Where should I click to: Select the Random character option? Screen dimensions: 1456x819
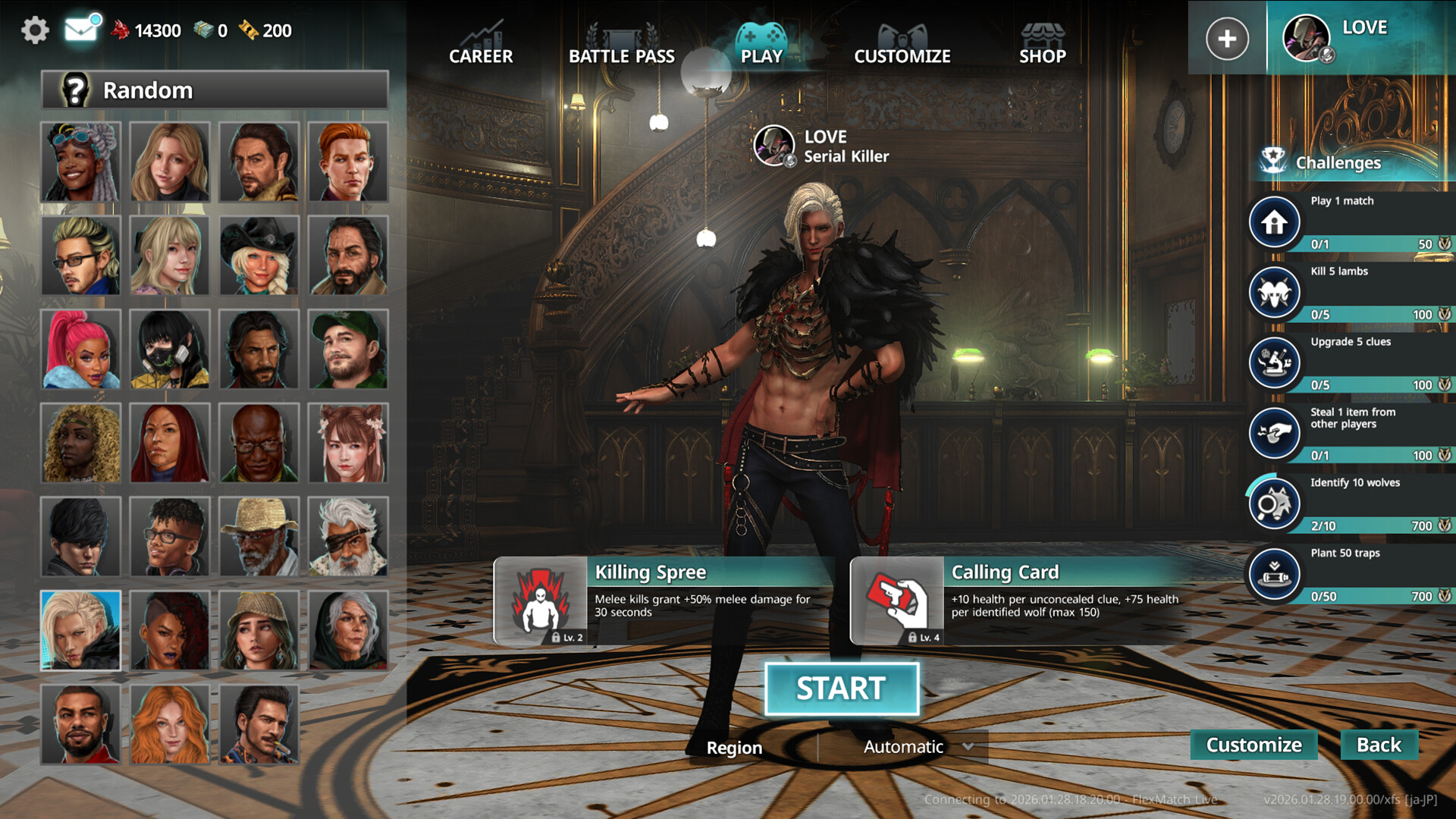tap(215, 90)
